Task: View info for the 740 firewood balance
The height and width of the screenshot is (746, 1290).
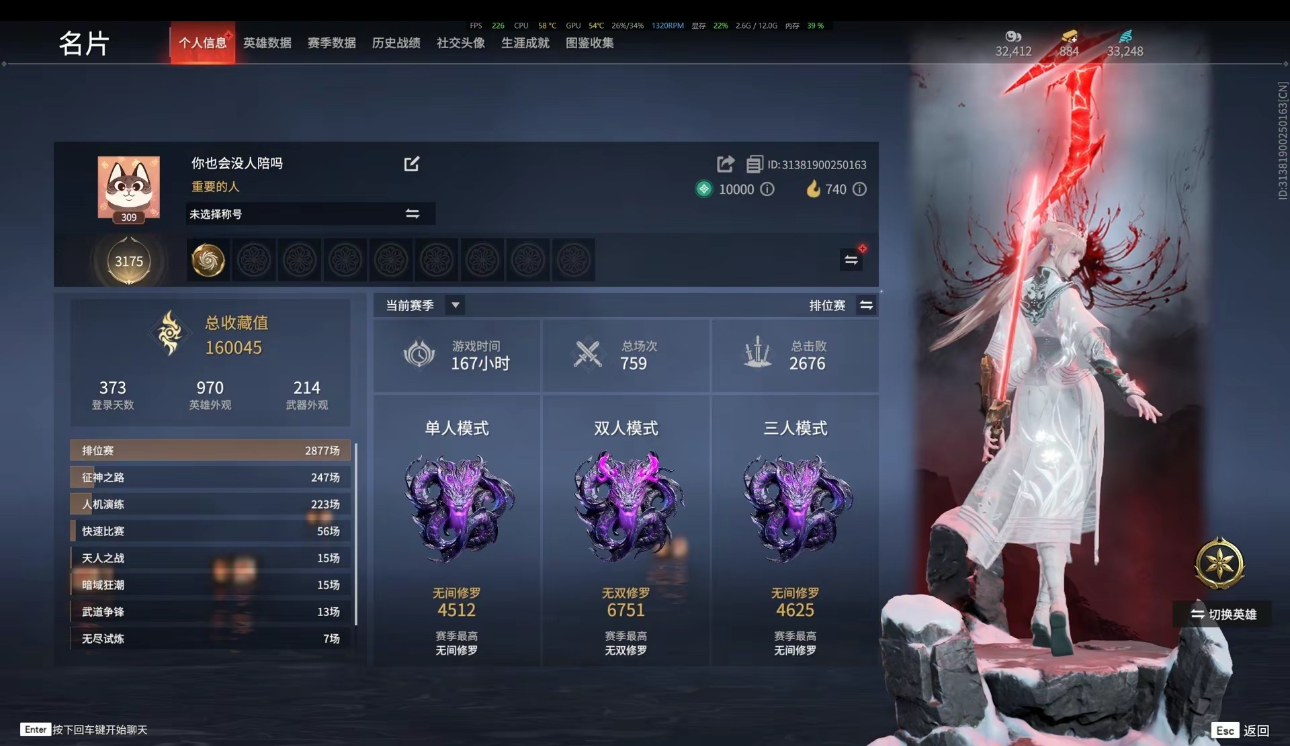Action: click(x=858, y=189)
